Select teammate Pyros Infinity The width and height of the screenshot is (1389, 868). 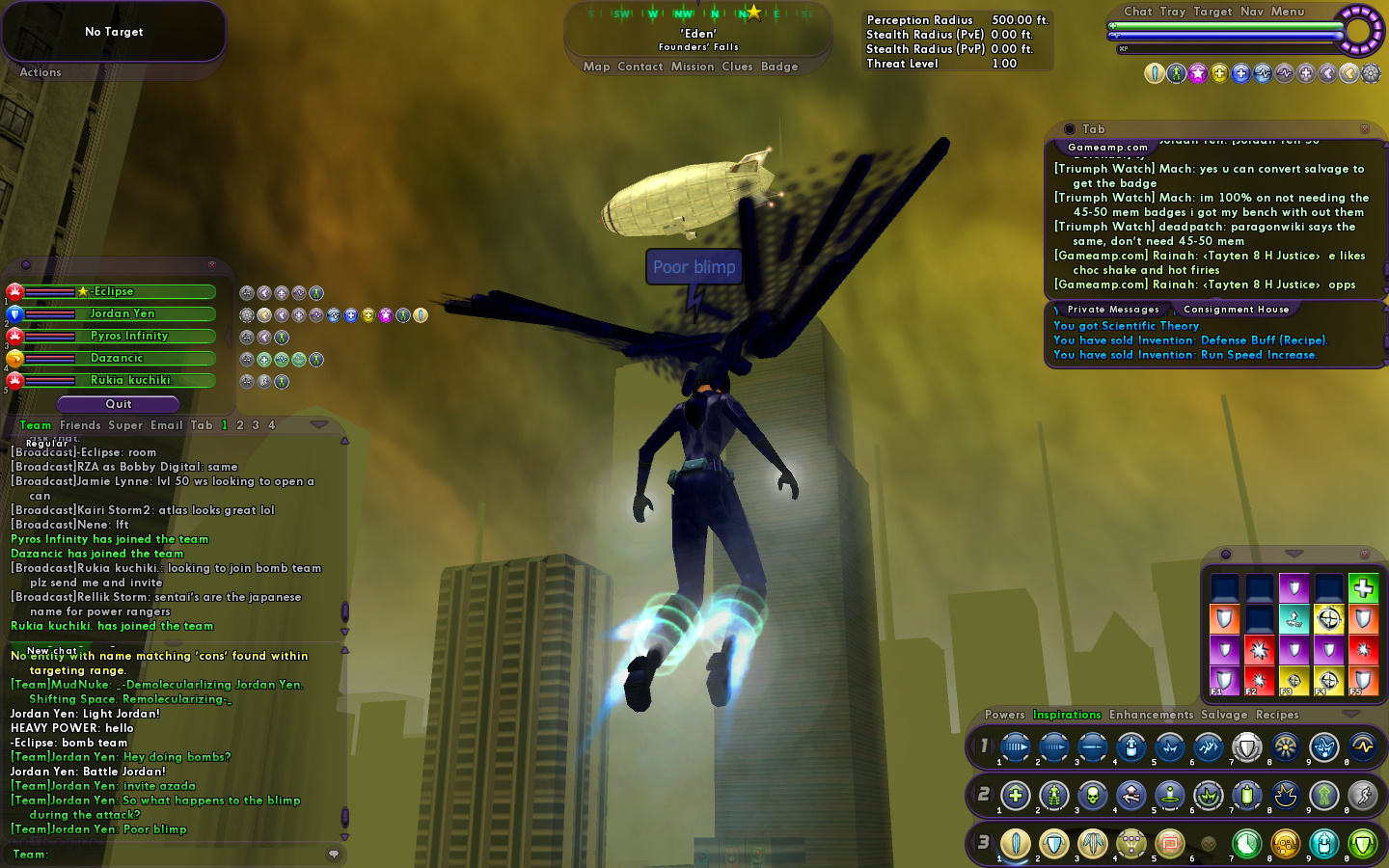click(128, 336)
